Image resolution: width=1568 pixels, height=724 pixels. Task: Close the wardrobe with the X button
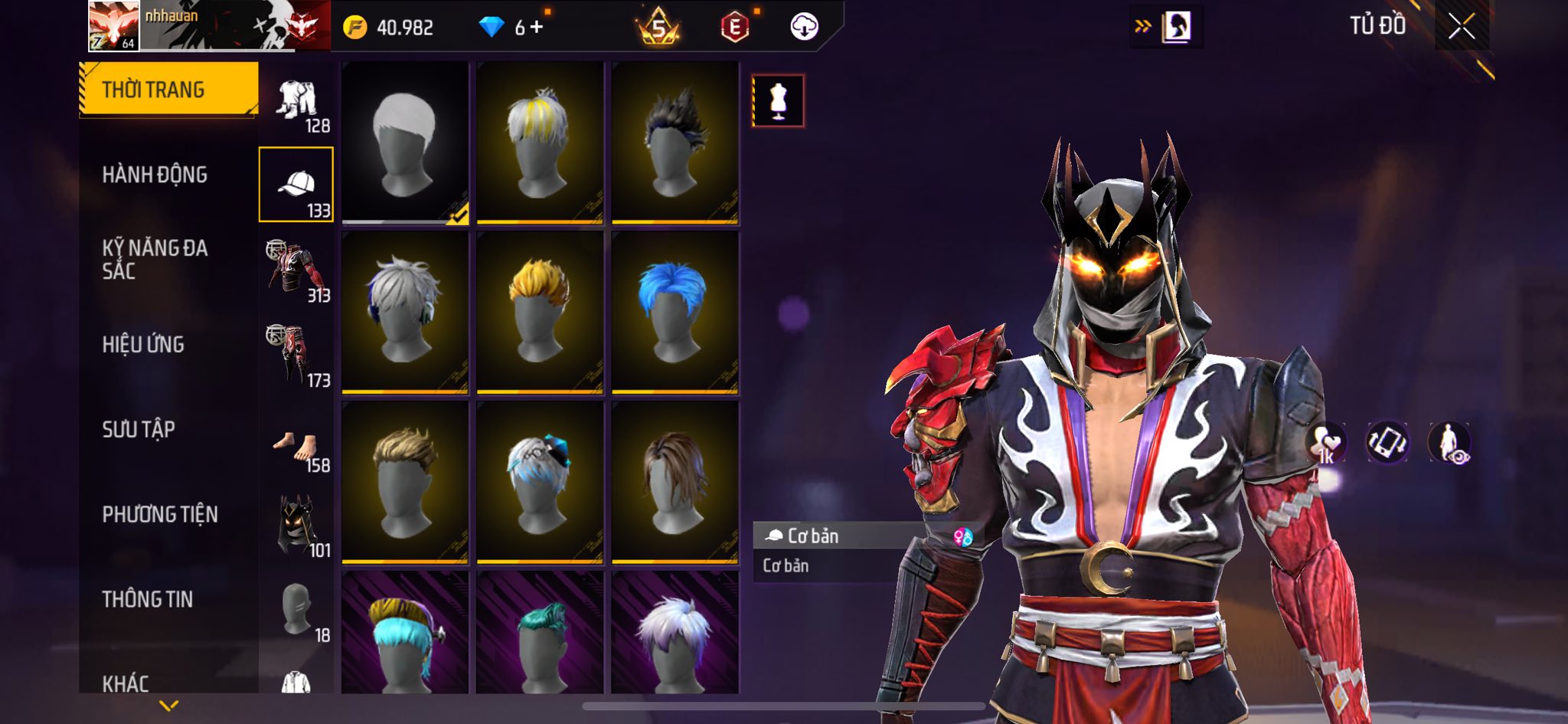coord(1461,27)
